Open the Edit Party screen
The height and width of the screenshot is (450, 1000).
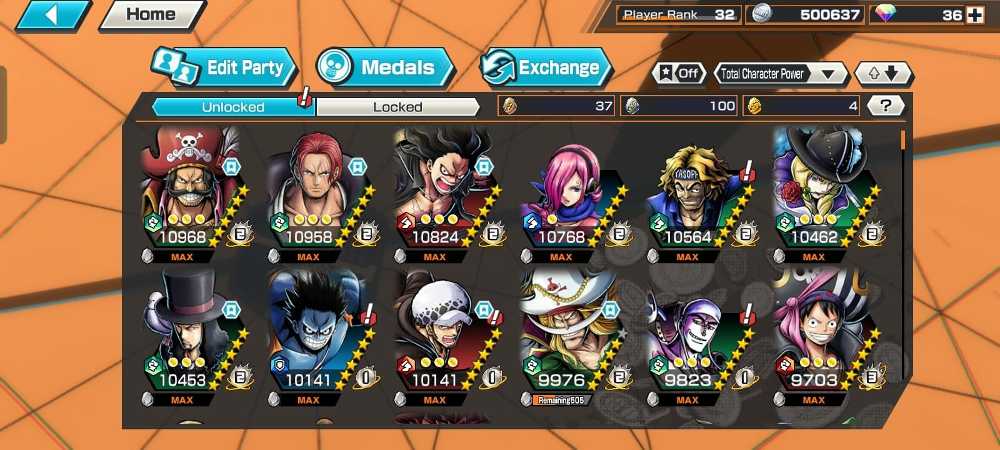[x=226, y=68]
